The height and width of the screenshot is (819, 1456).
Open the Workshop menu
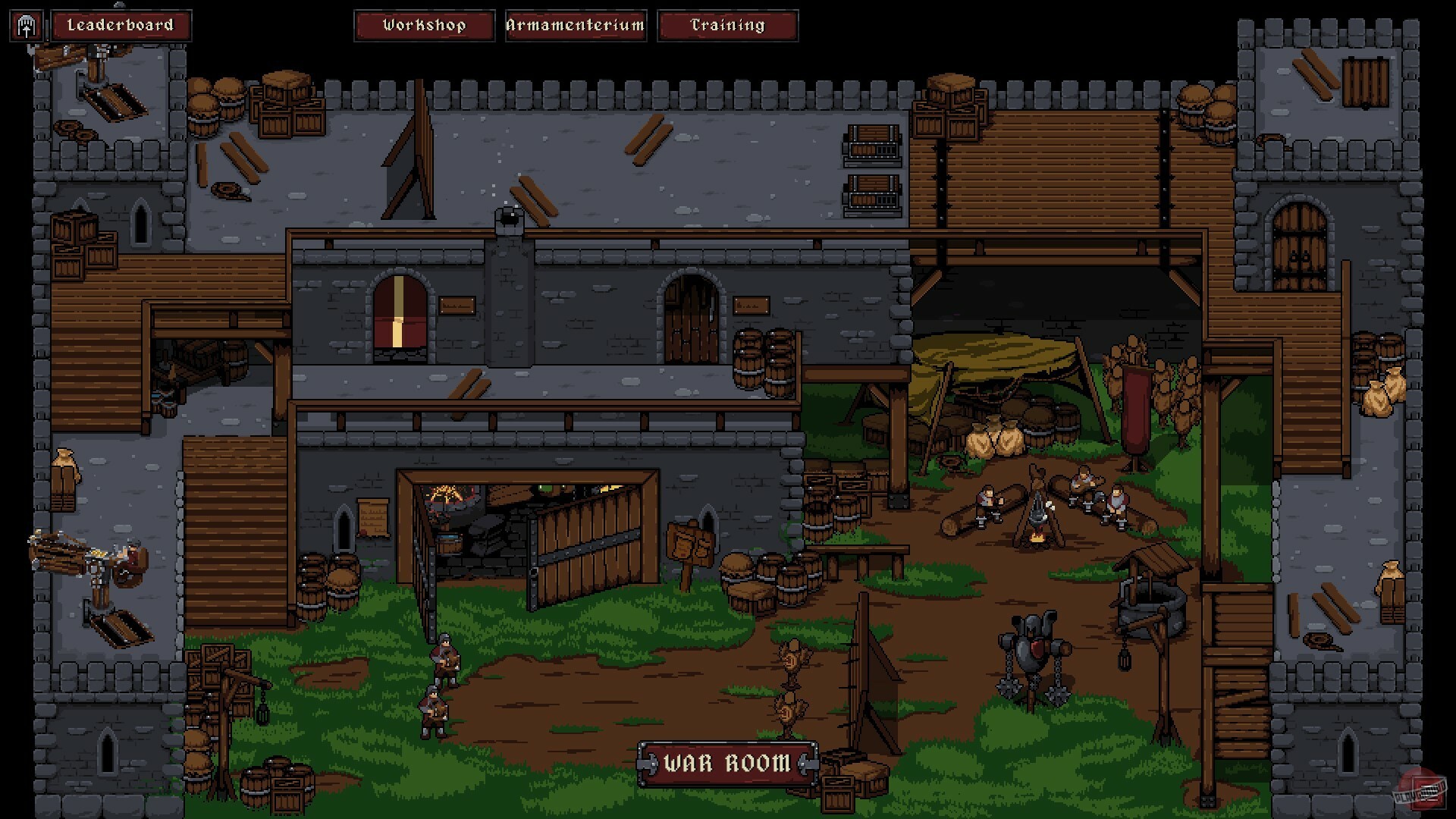coord(425,25)
